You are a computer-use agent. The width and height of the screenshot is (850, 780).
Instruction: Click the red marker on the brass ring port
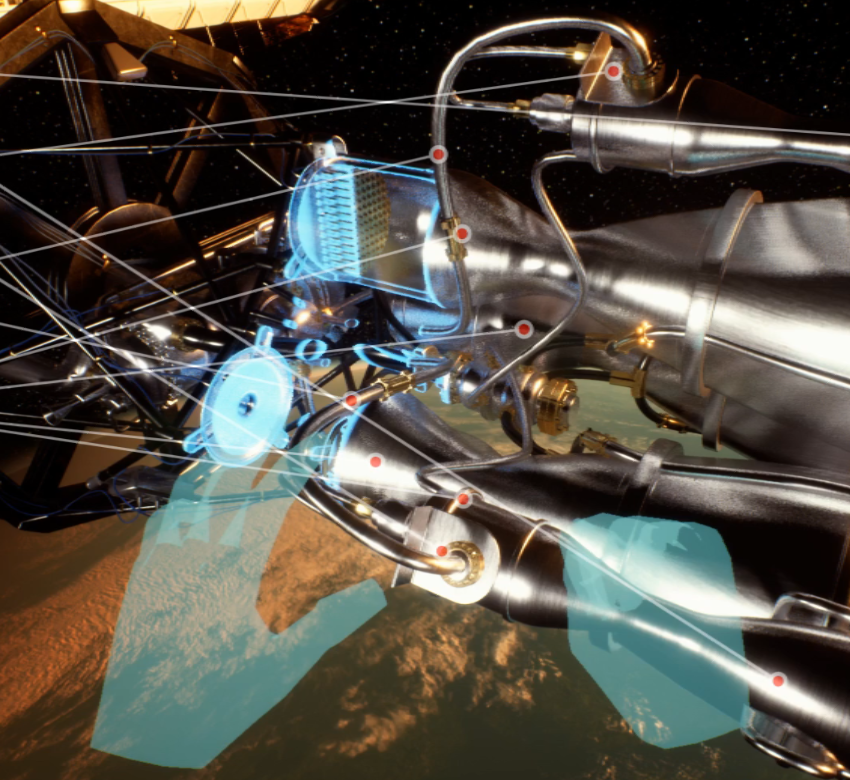coord(442,551)
